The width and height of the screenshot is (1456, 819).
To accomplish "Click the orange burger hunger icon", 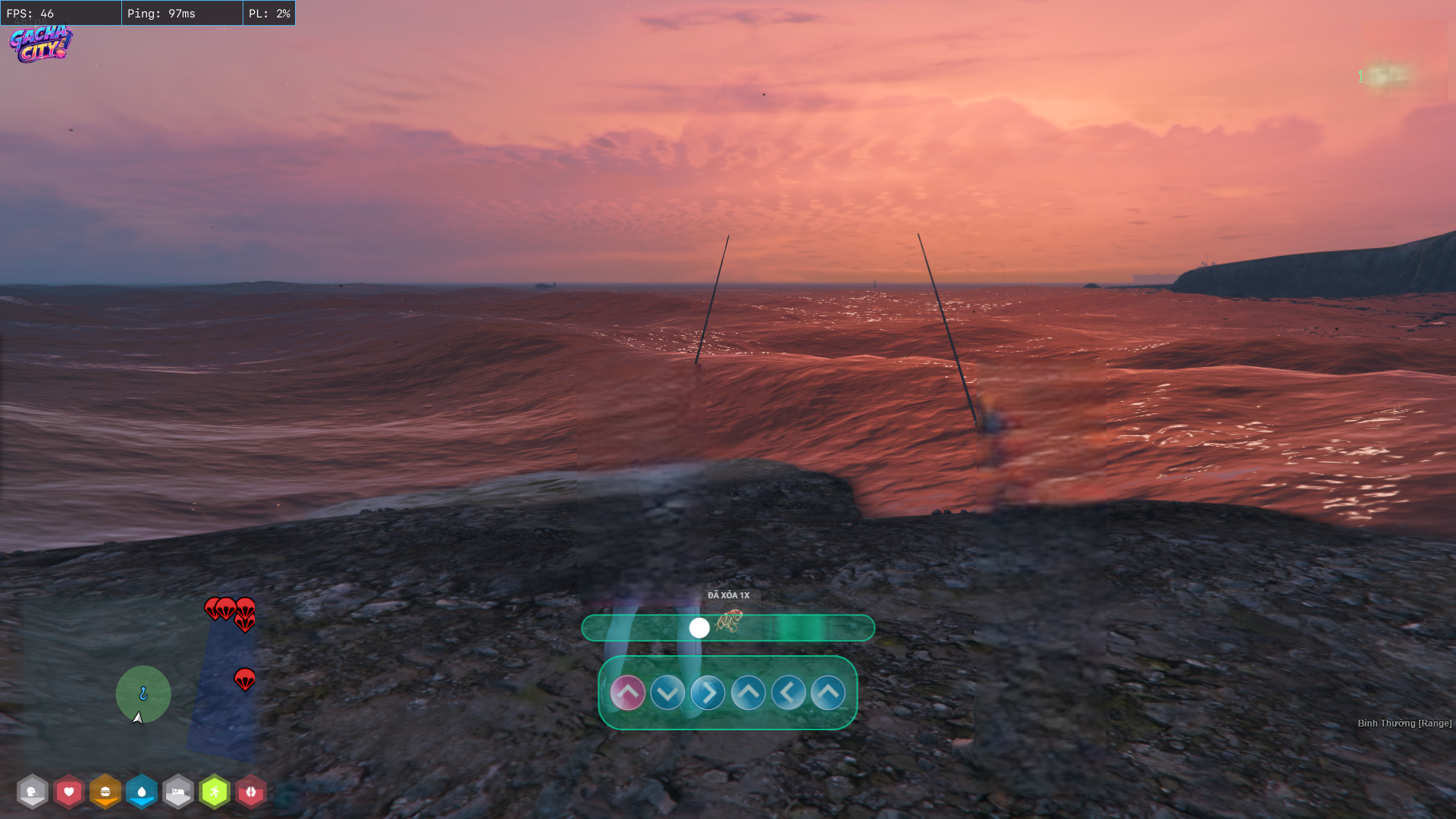I will [105, 792].
